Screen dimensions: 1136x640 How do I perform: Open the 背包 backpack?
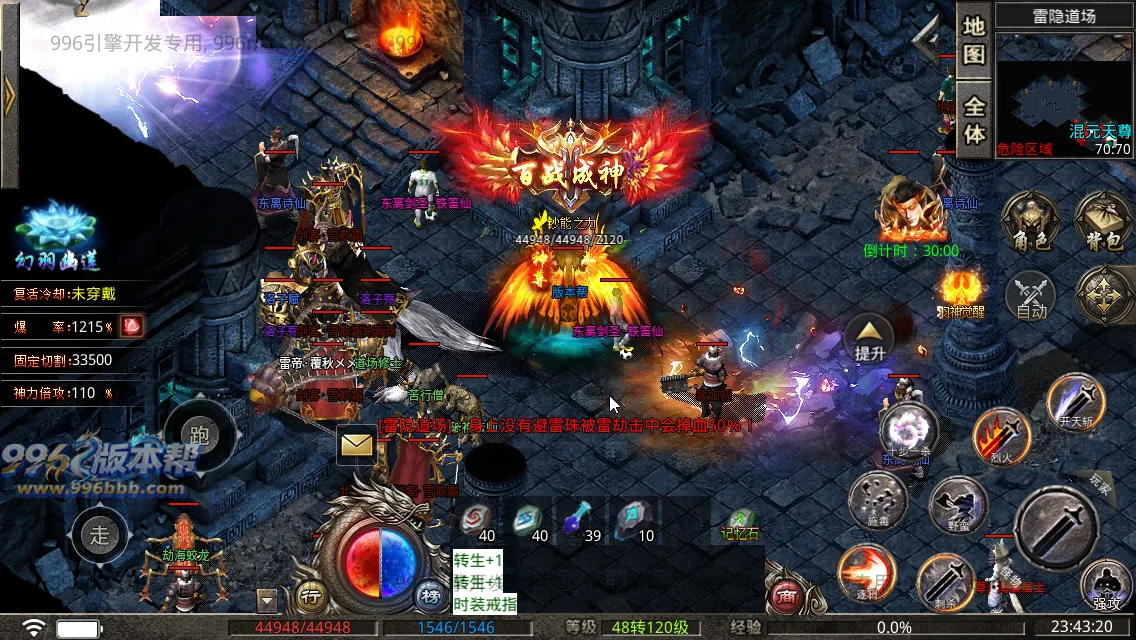click(1102, 220)
